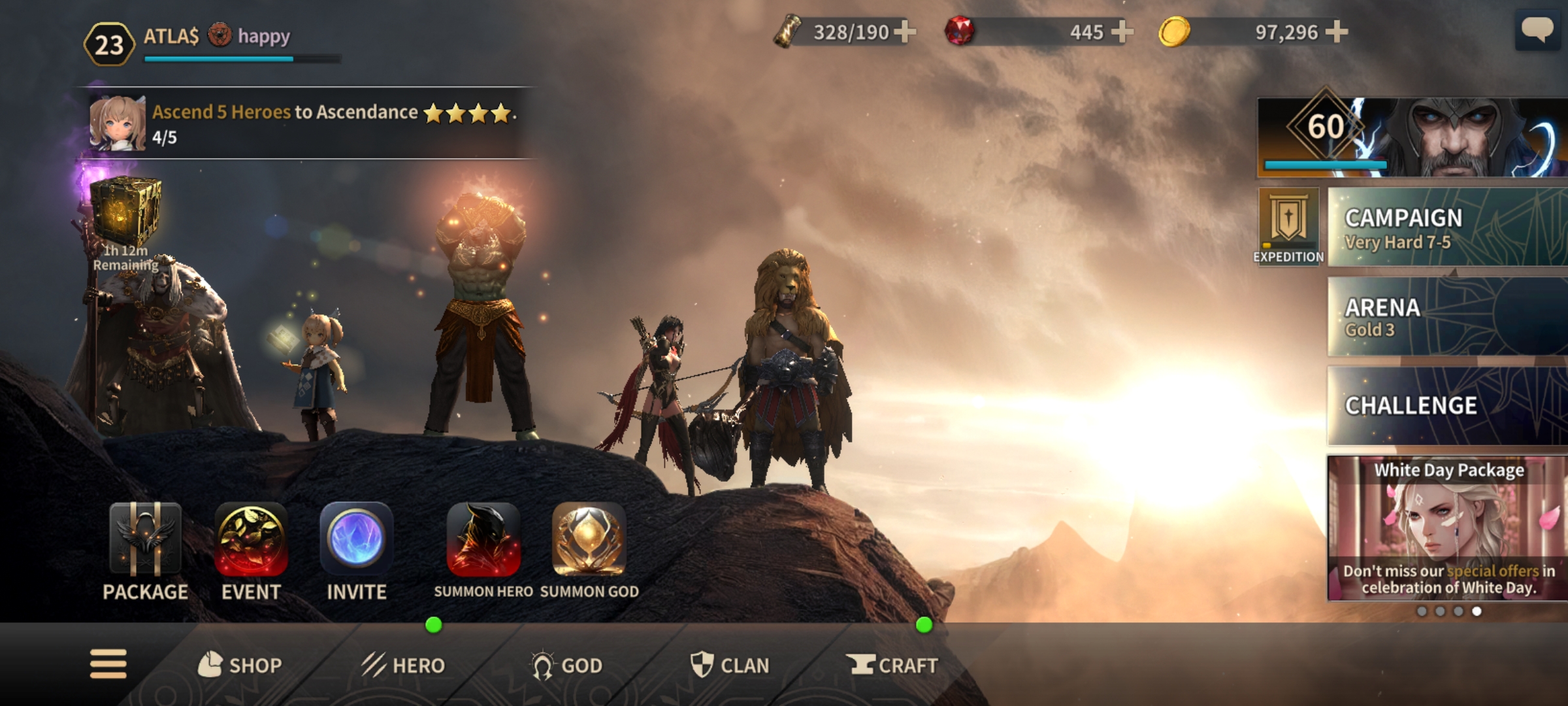Open the Expedition banner icon
The image size is (1568, 706).
click(1288, 226)
